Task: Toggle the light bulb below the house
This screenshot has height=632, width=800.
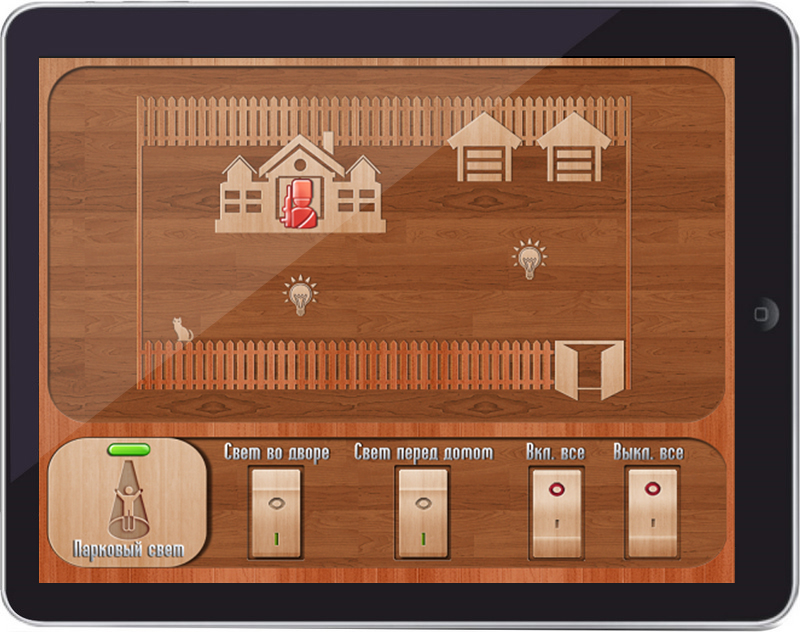Action: (x=299, y=296)
